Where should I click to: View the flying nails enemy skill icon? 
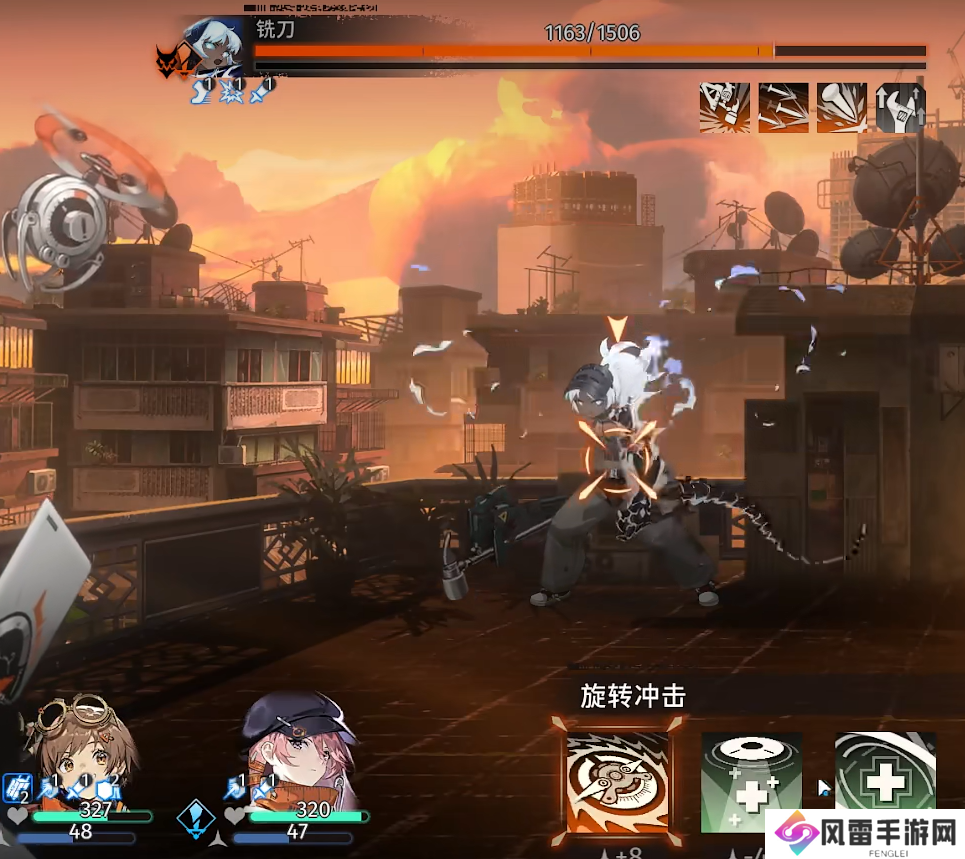click(783, 108)
